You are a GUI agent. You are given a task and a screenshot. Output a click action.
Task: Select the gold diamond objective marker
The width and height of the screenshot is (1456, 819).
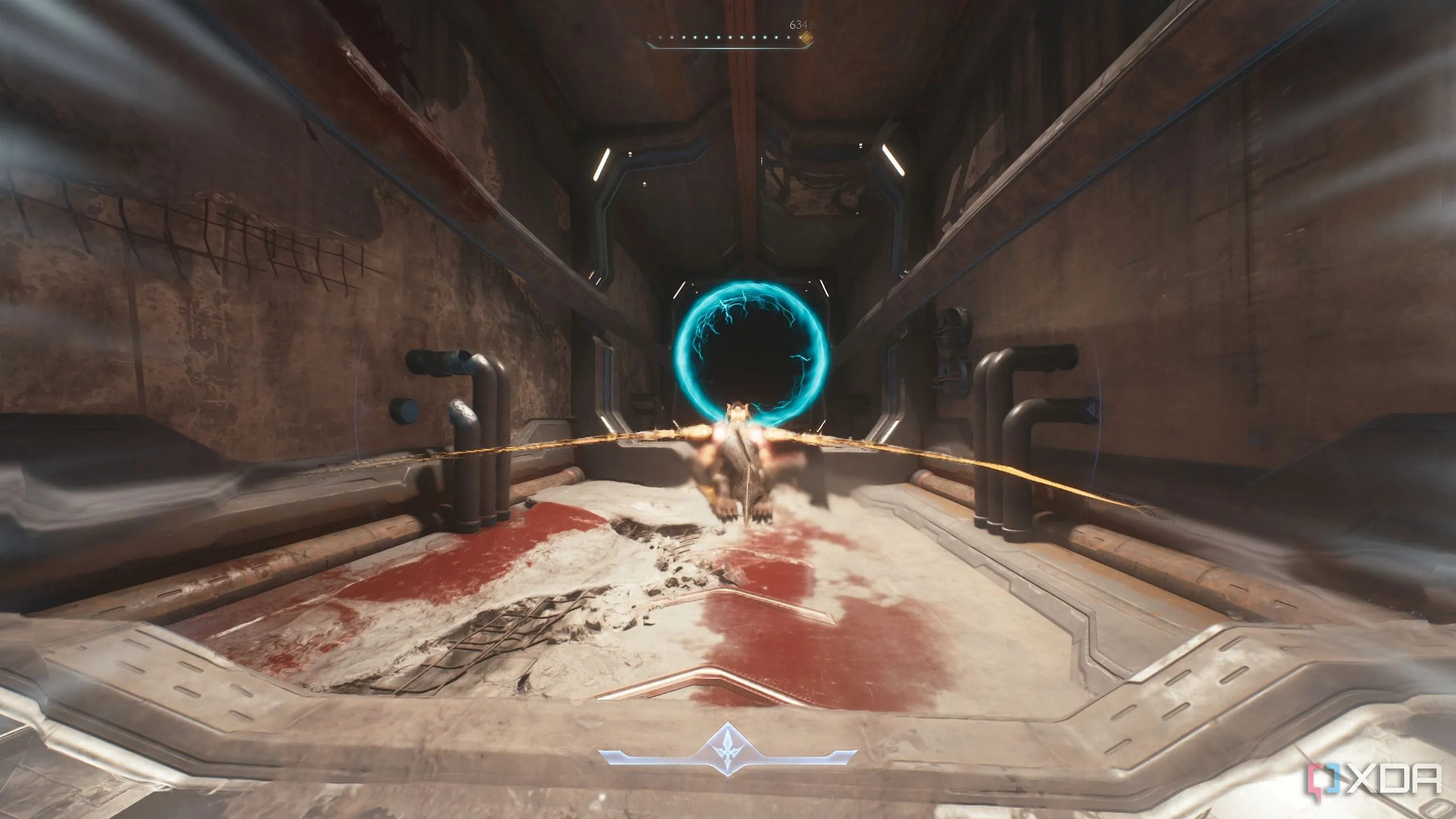805,38
